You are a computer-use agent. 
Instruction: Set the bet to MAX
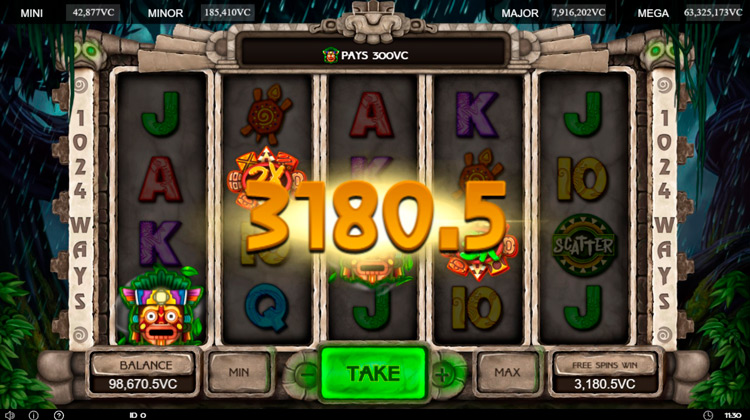pyautogui.click(x=507, y=372)
